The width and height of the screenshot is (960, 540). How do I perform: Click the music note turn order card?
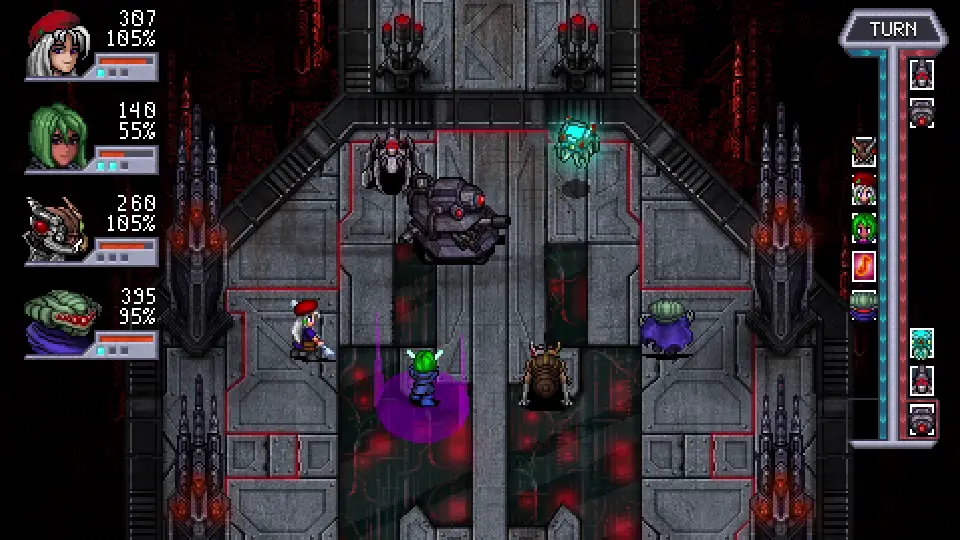[x=863, y=265]
